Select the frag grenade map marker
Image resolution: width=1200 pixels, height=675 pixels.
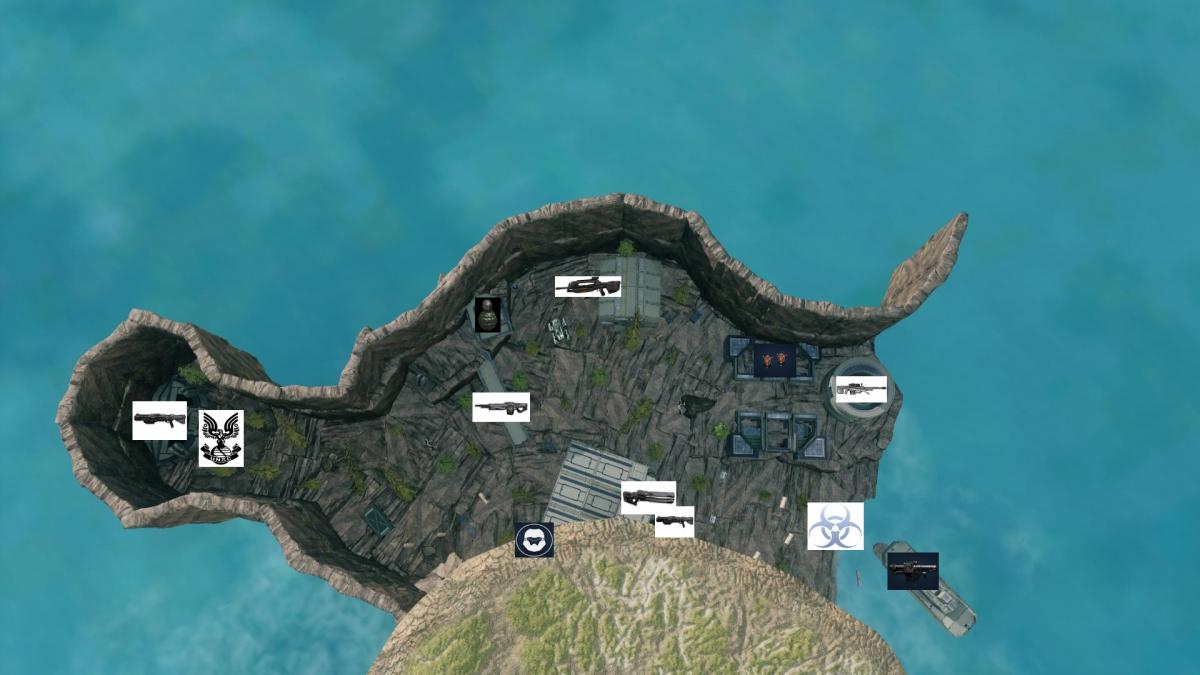tap(487, 314)
